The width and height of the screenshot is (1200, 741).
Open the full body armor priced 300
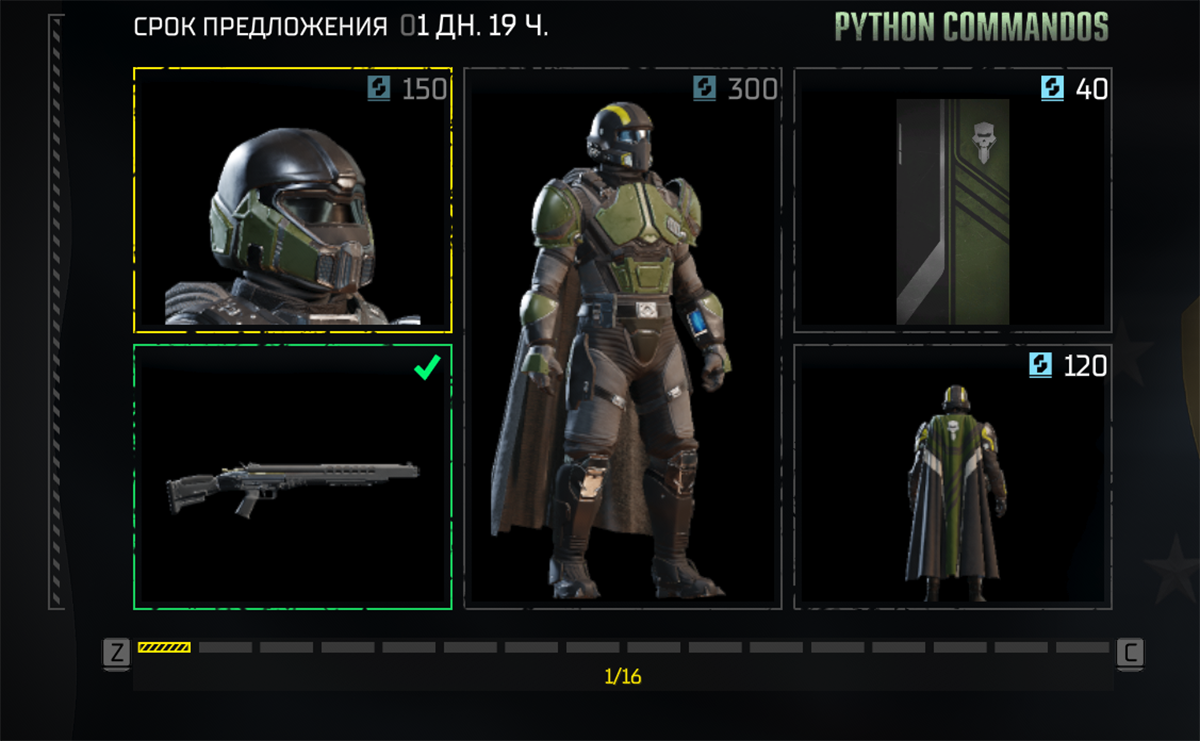pyautogui.click(x=623, y=338)
